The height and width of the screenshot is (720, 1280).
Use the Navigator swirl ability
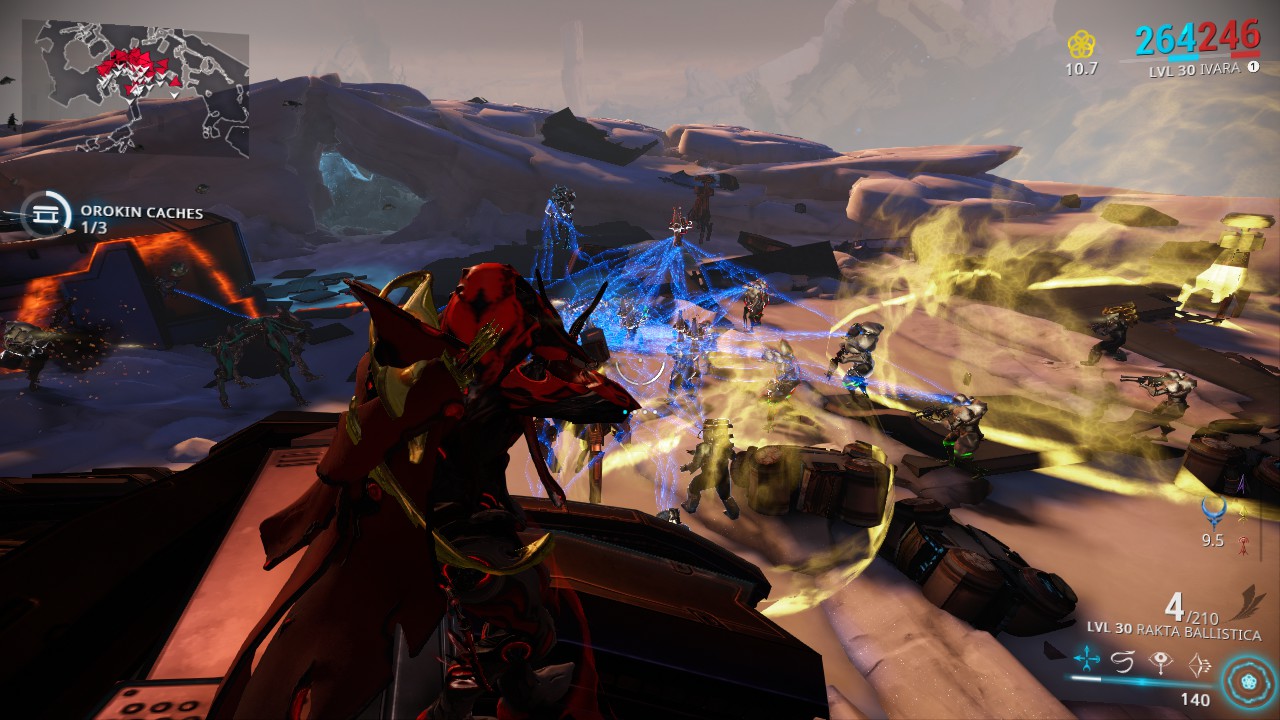point(1123,661)
